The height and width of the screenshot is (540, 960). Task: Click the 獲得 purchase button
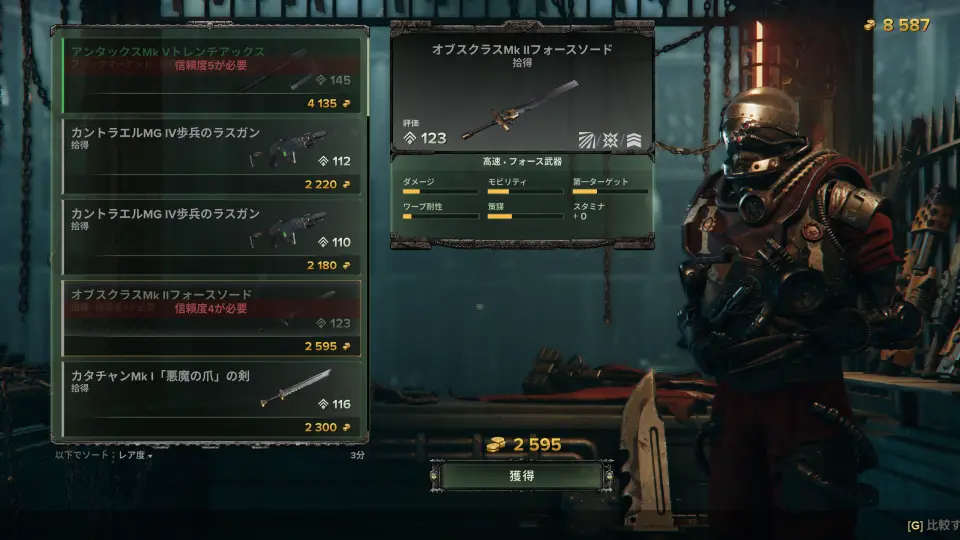pyautogui.click(x=521, y=476)
